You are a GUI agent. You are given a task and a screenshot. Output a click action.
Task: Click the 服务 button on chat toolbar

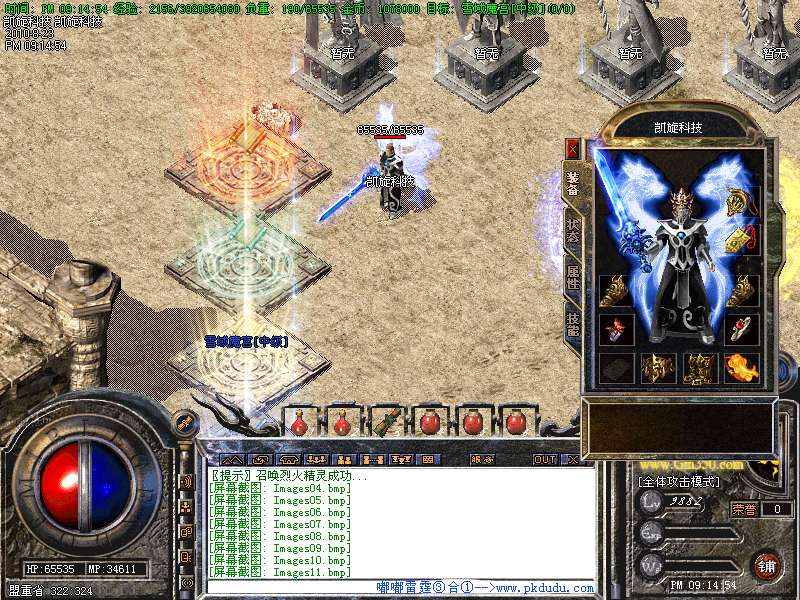481,460
